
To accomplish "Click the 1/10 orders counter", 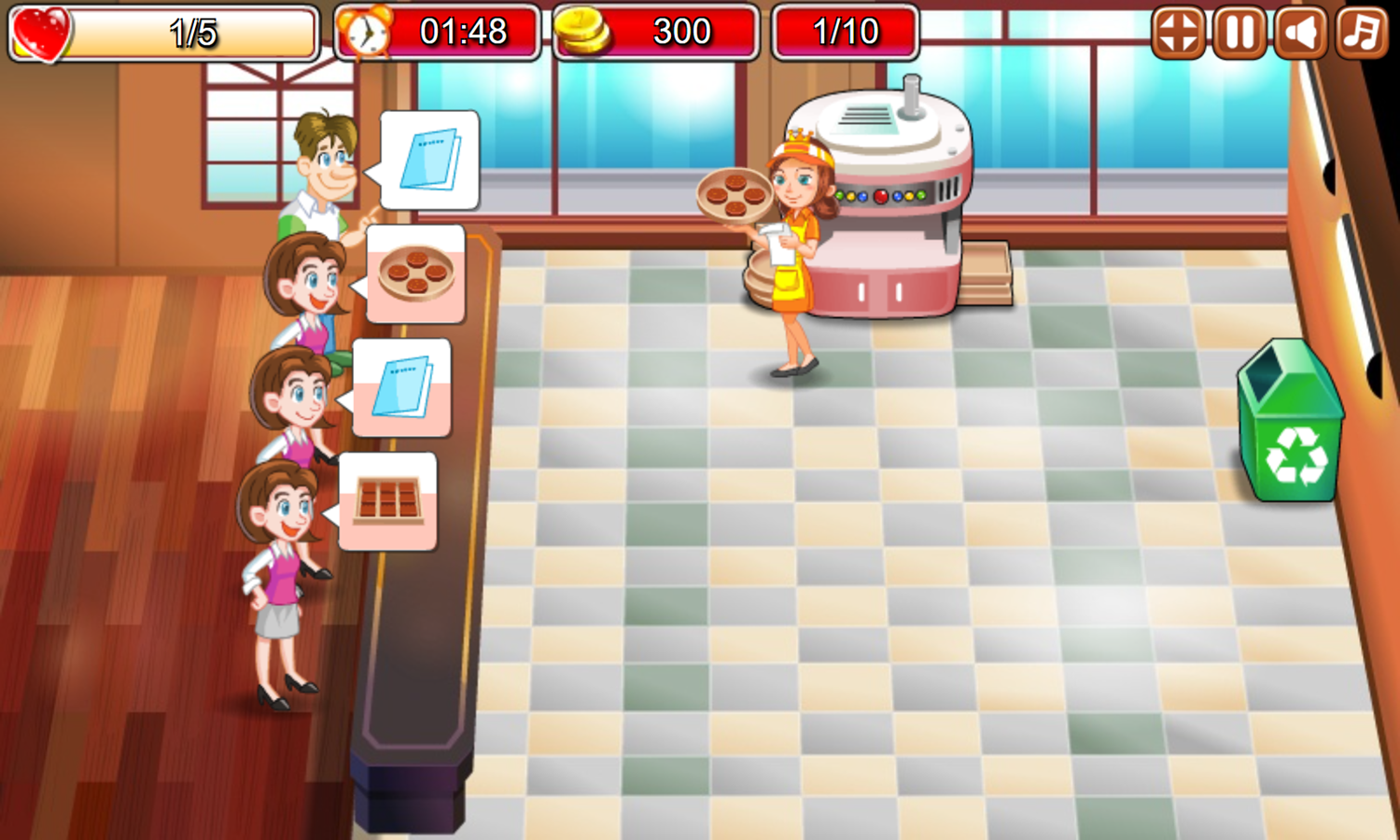I will pos(845,33).
